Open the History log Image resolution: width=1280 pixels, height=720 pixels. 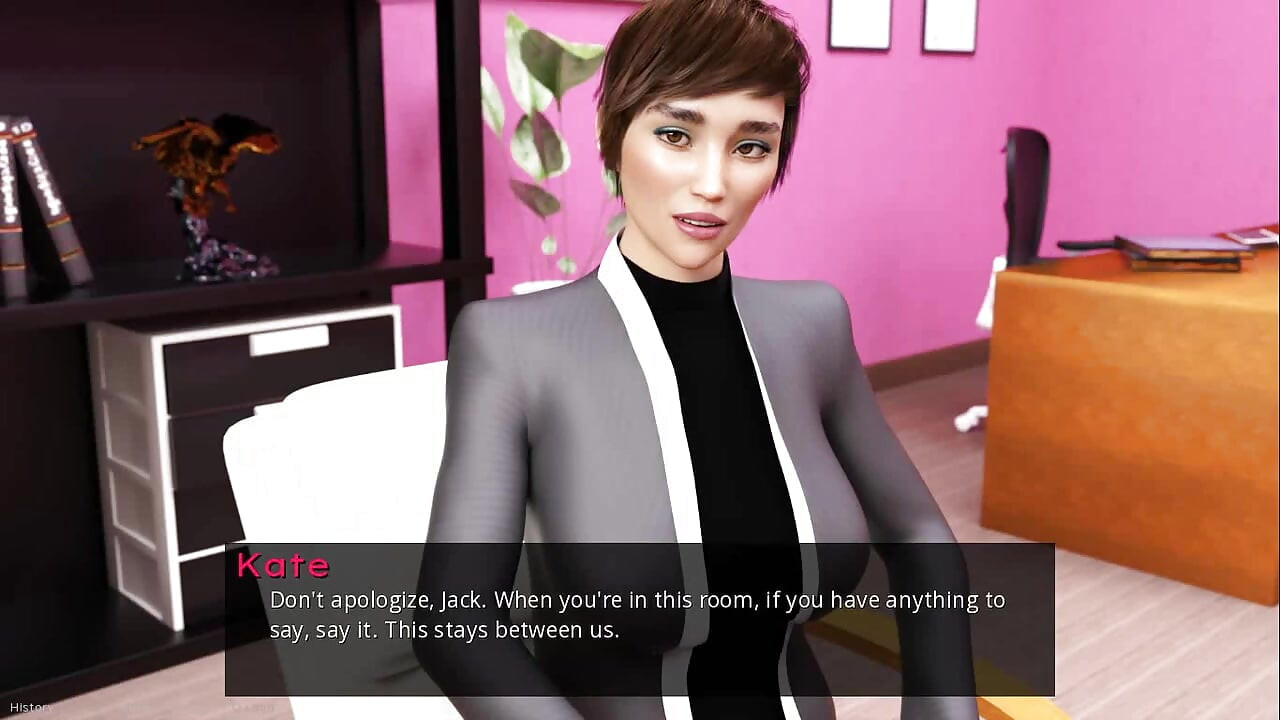30,707
